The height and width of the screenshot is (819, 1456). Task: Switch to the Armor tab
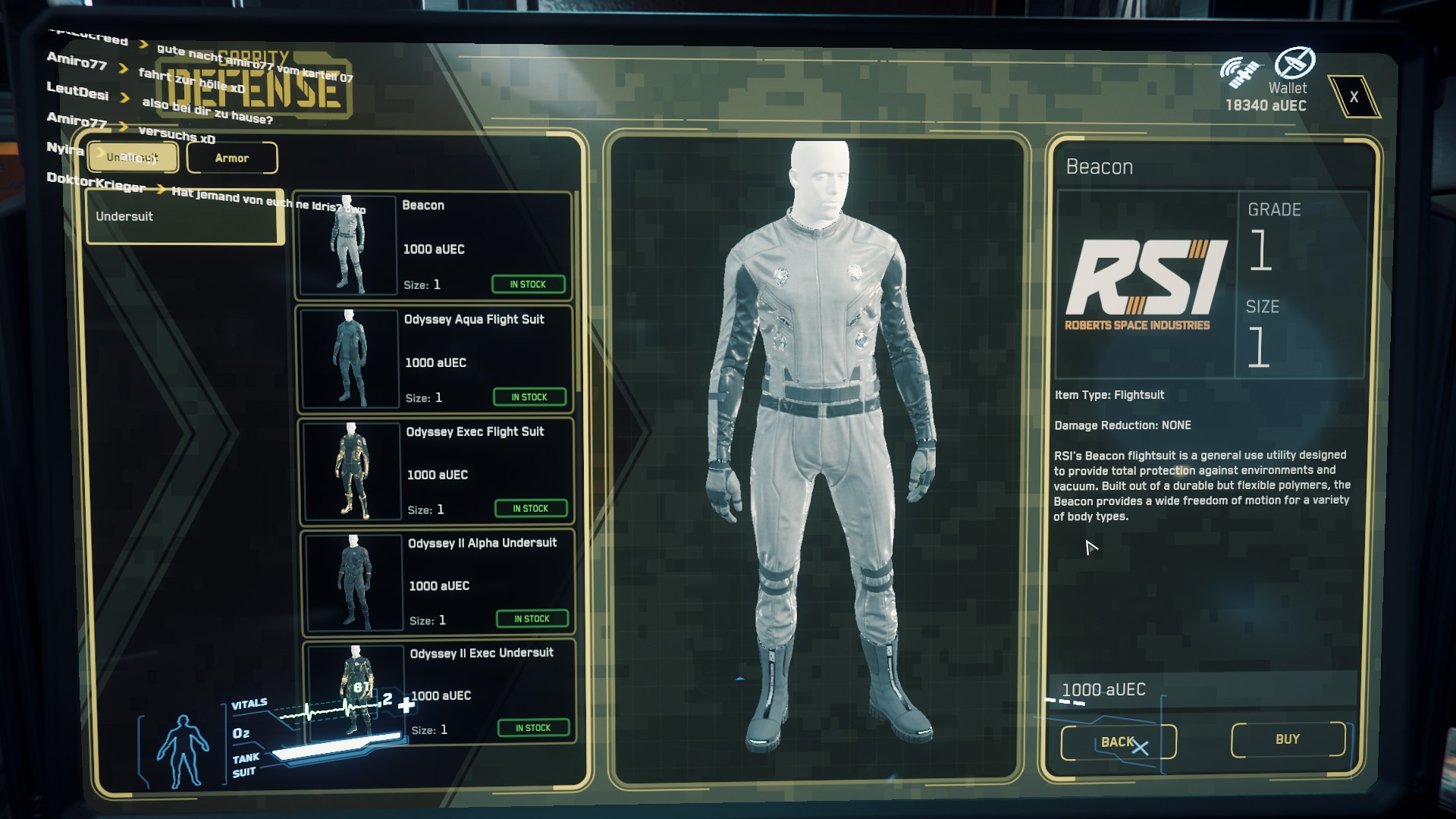[232, 158]
